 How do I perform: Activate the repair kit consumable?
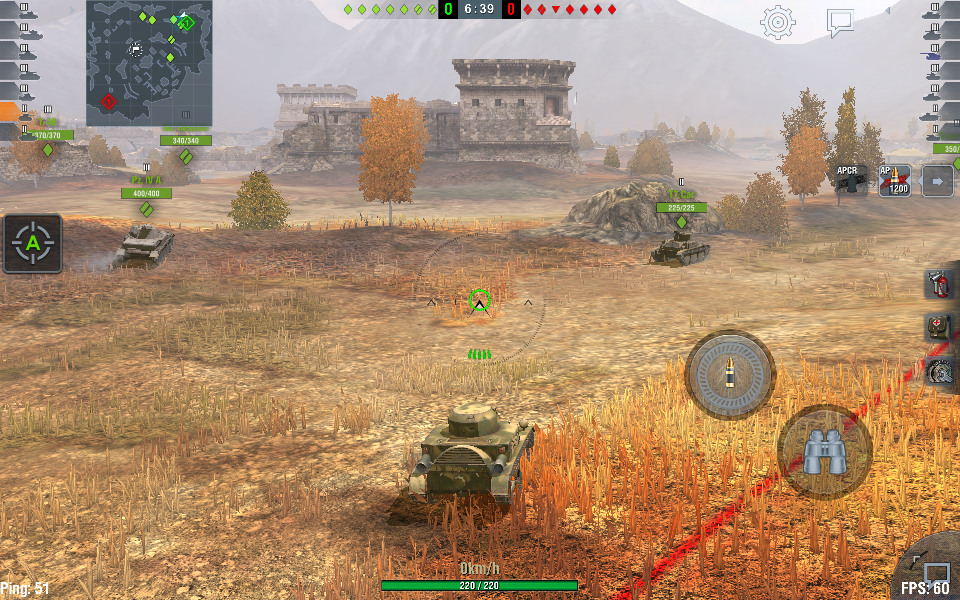[939, 371]
